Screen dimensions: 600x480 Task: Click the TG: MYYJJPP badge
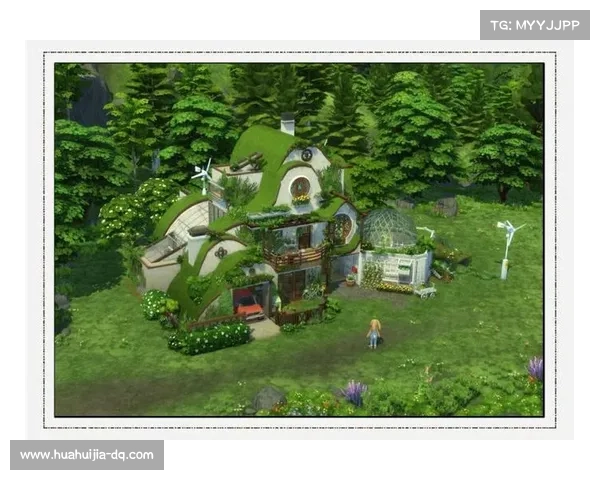tap(535, 24)
